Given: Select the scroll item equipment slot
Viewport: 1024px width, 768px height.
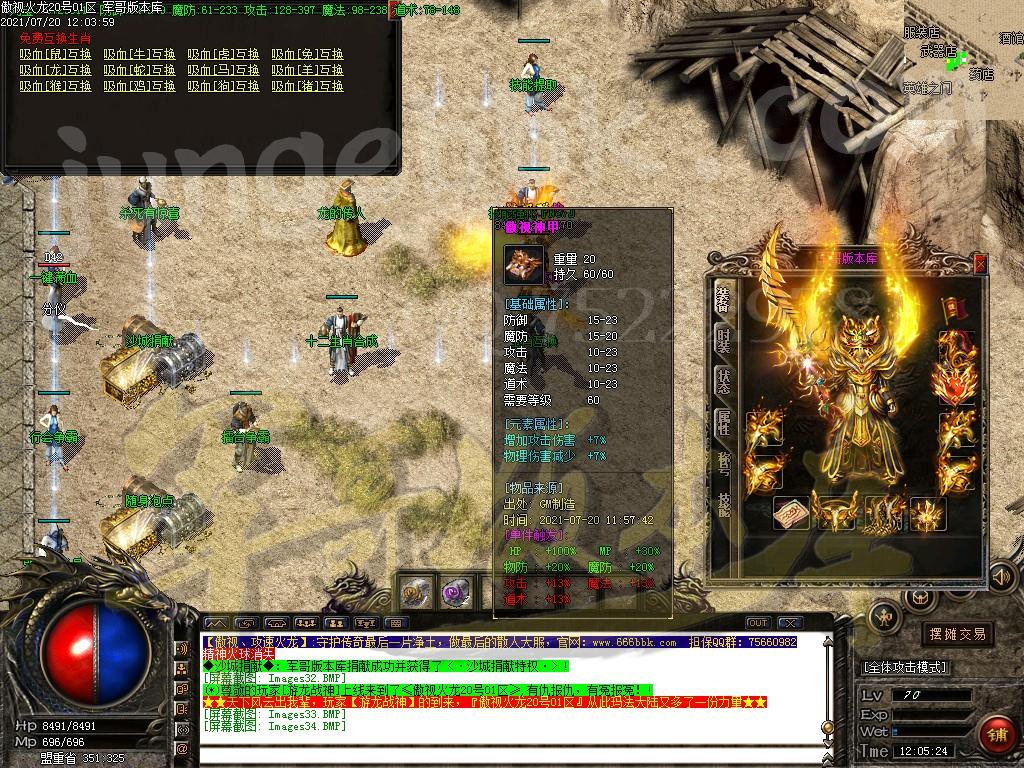Looking at the screenshot, I should click(x=791, y=513).
